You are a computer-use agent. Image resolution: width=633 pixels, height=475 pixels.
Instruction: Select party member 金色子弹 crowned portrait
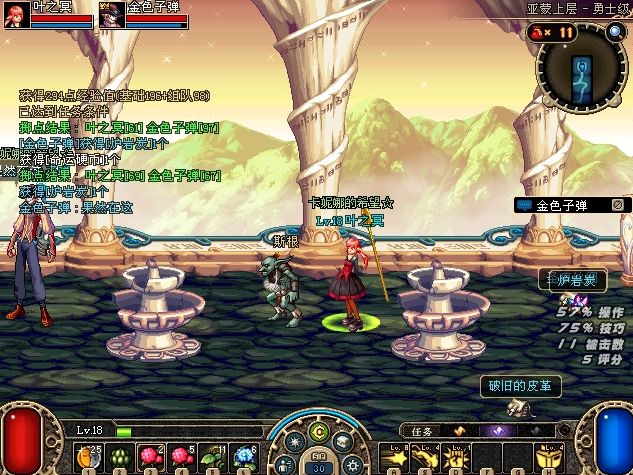[x=111, y=16]
